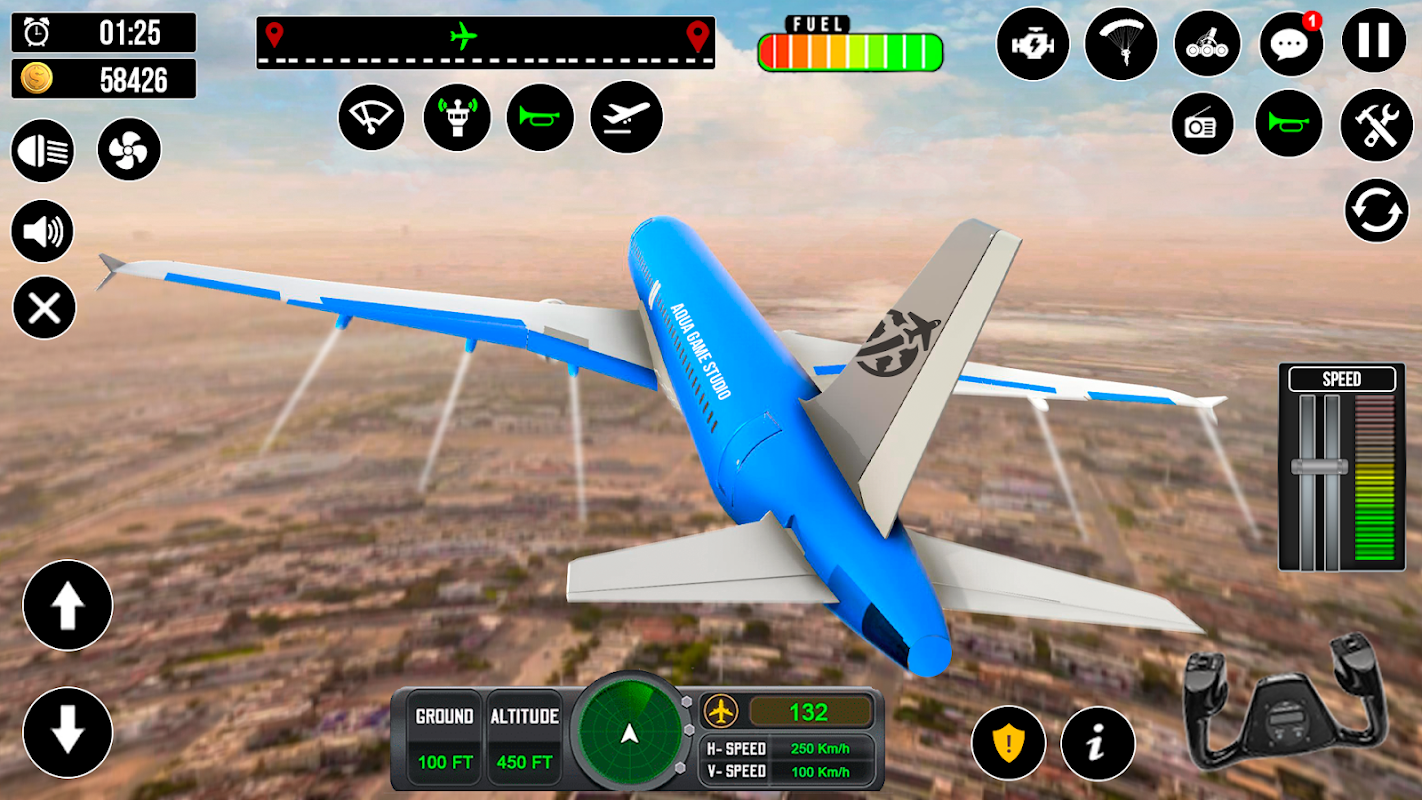Select the plane takeoff icon
This screenshot has height=800, width=1422.
point(626,117)
